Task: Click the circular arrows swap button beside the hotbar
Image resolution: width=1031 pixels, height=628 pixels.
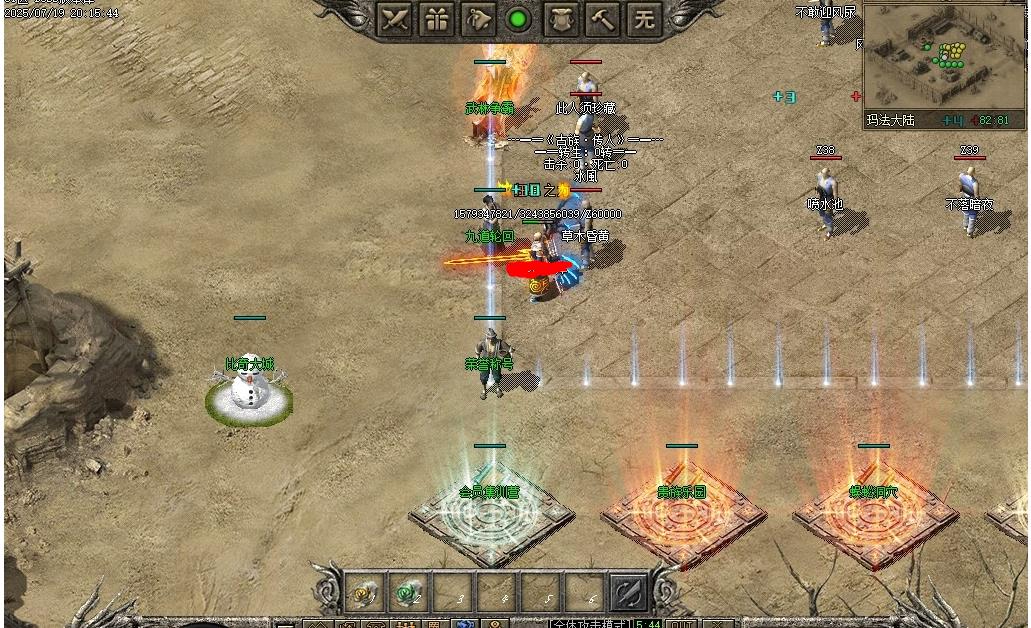Action: pyautogui.click(x=629, y=592)
